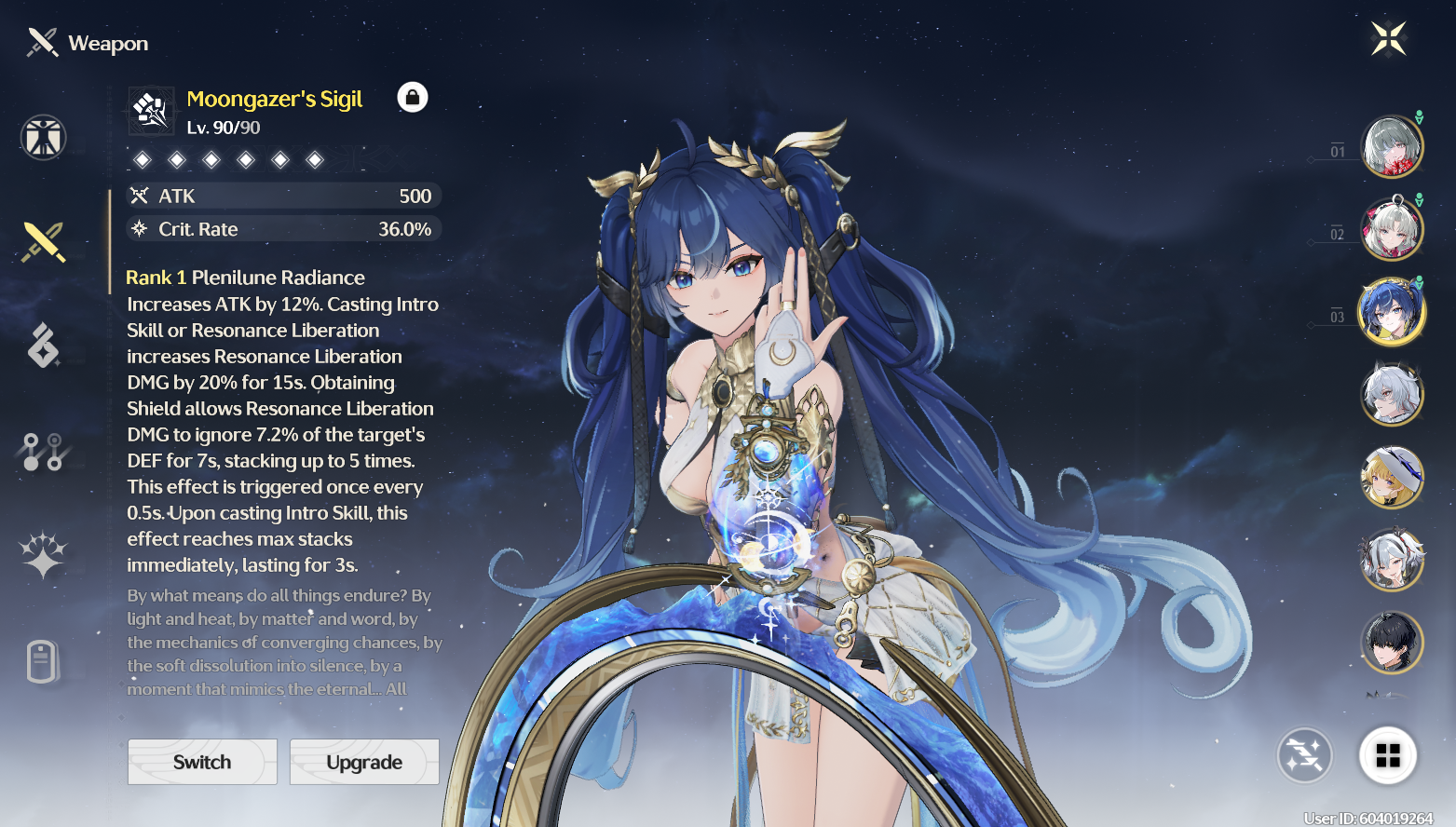Open the tag panel at the sidebar bottom
The image size is (1456, 827).
tap(43, 663)
